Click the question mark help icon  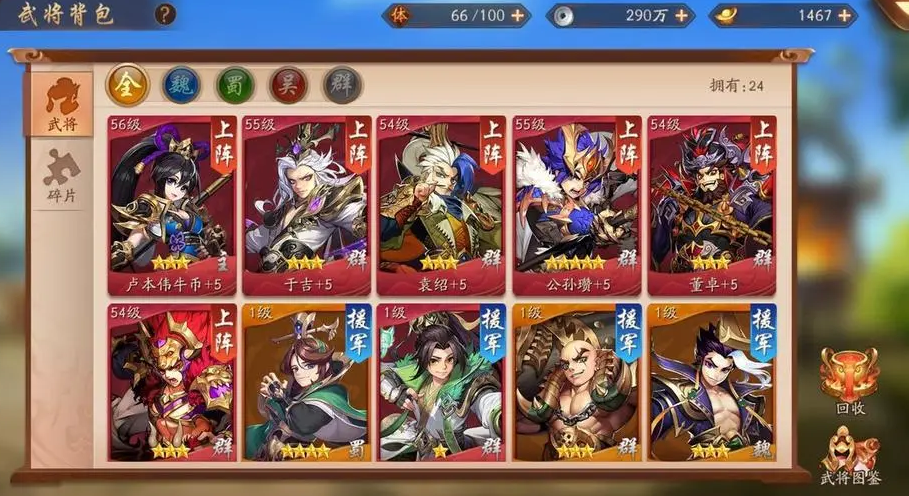(x=166, y=14)
